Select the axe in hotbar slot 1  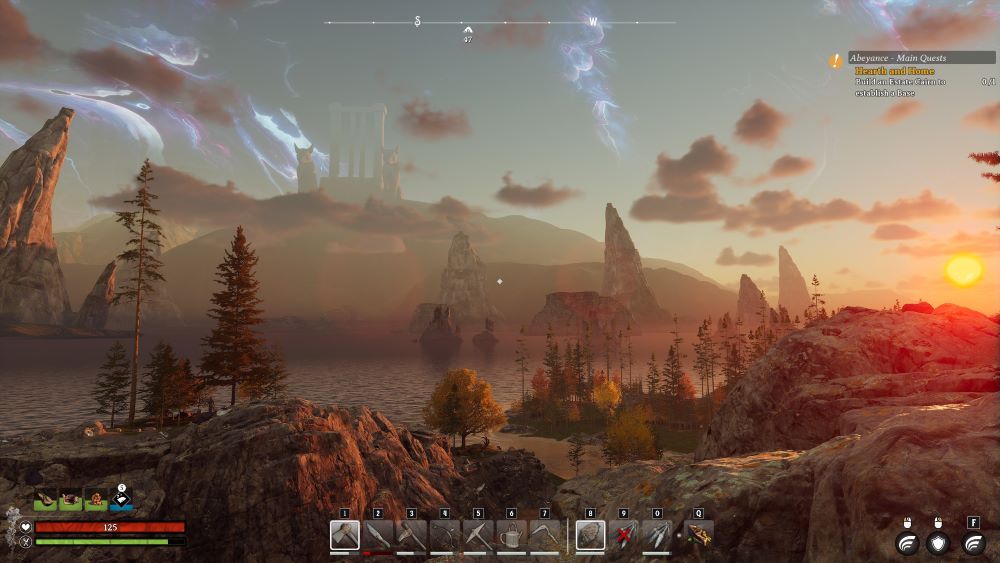pyautogui.click(x=344, y=535)
